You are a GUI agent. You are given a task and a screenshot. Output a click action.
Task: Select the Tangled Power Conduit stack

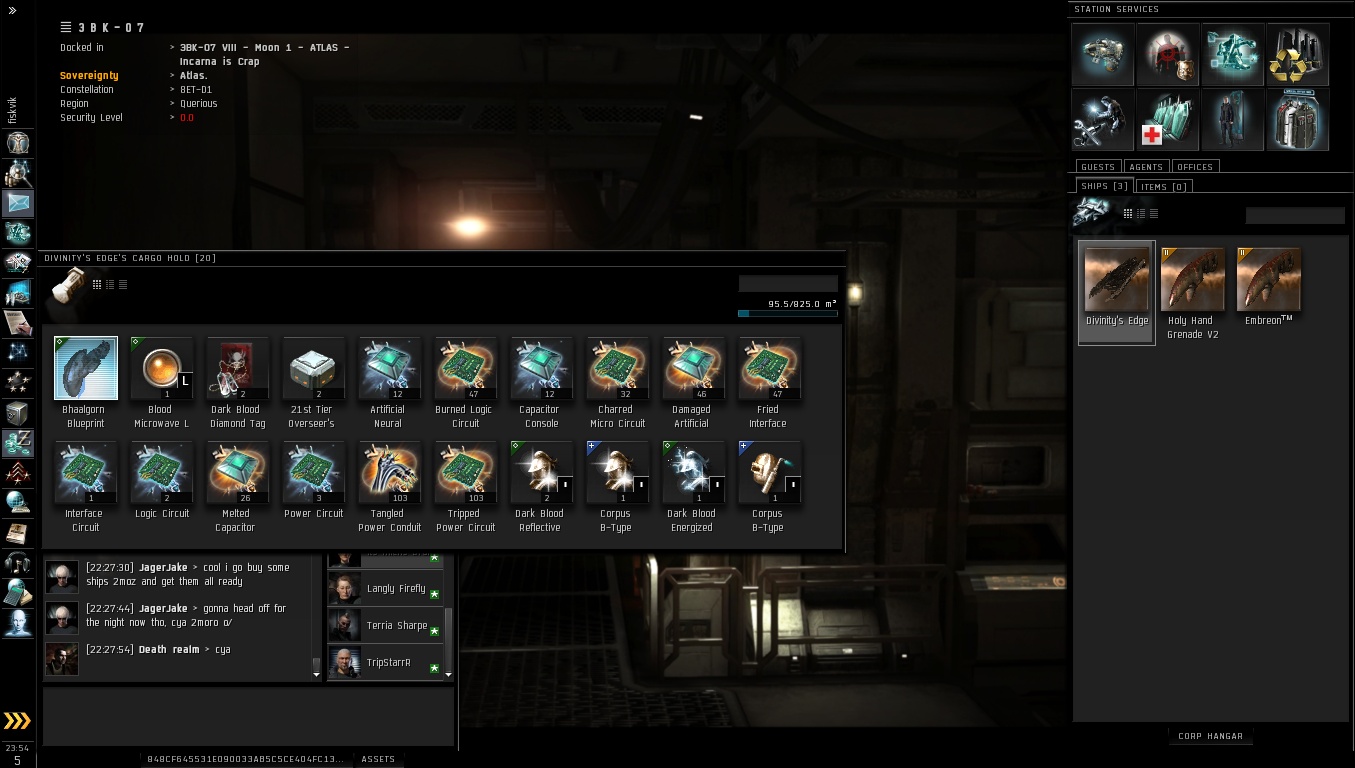tap(389, 472)
